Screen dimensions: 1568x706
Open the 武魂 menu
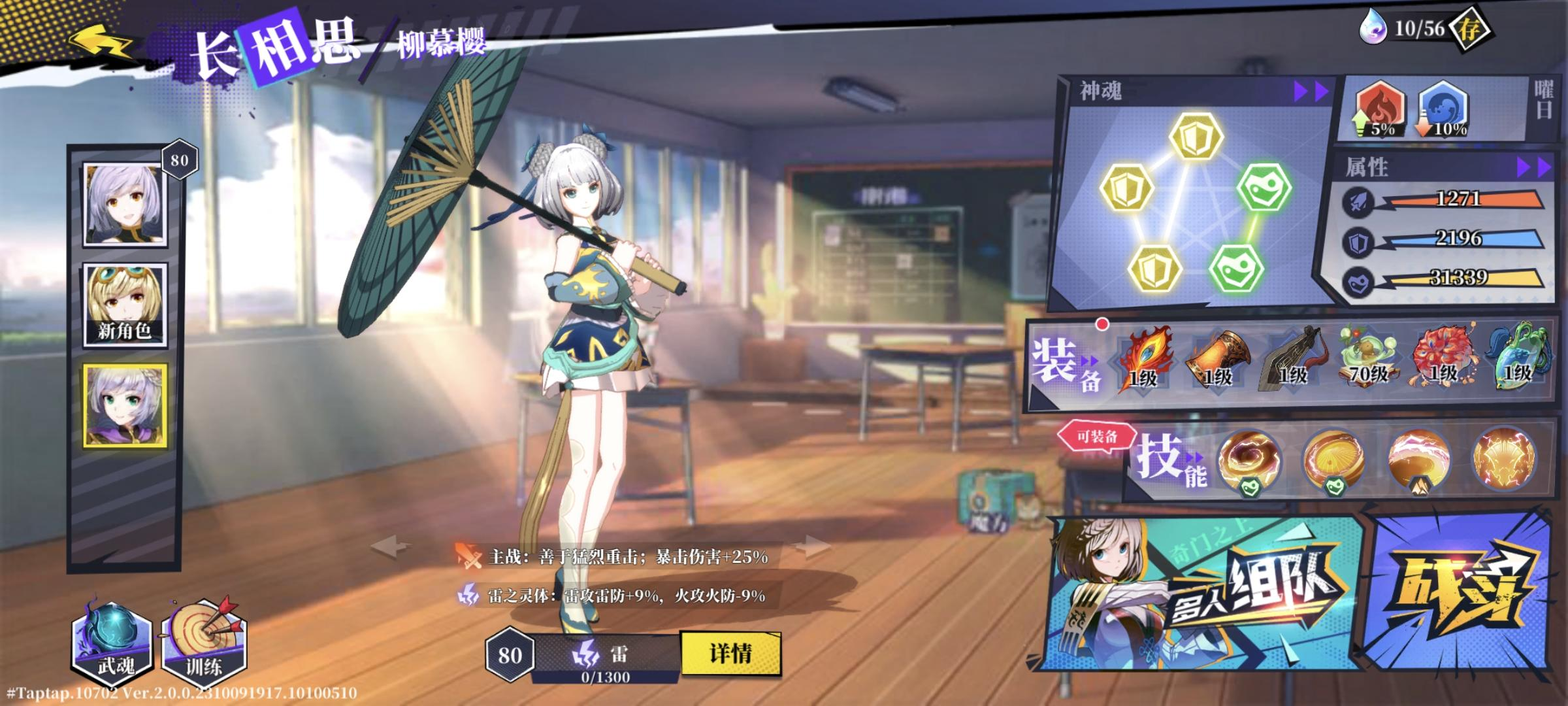coord(113,643)
